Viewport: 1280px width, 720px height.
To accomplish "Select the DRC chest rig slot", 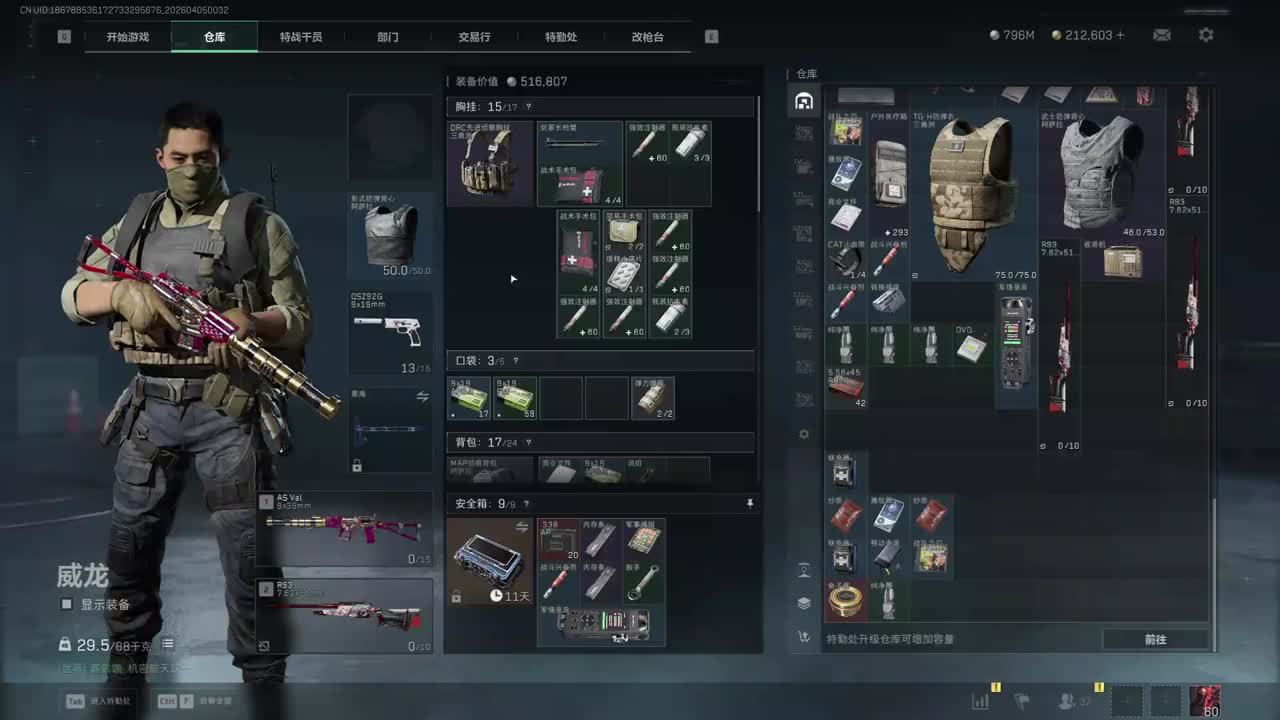I will pos(489,164).
